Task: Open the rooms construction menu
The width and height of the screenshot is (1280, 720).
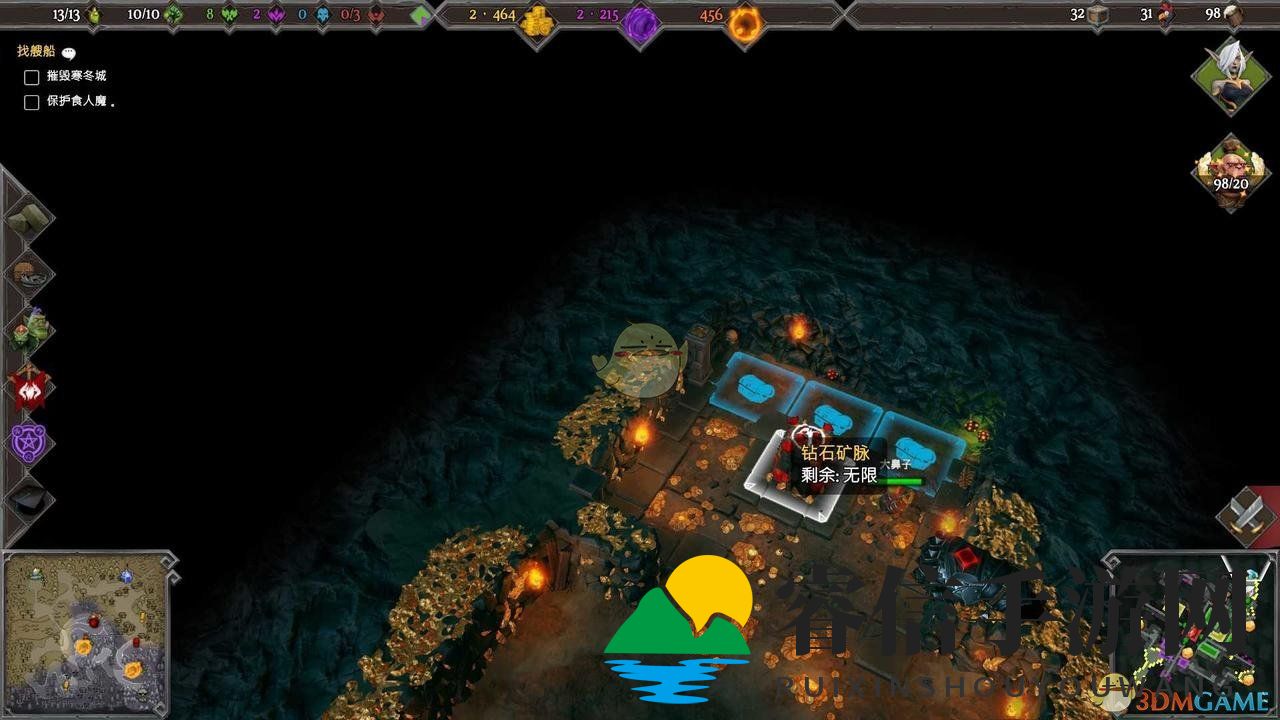Action: pos(29,271)
